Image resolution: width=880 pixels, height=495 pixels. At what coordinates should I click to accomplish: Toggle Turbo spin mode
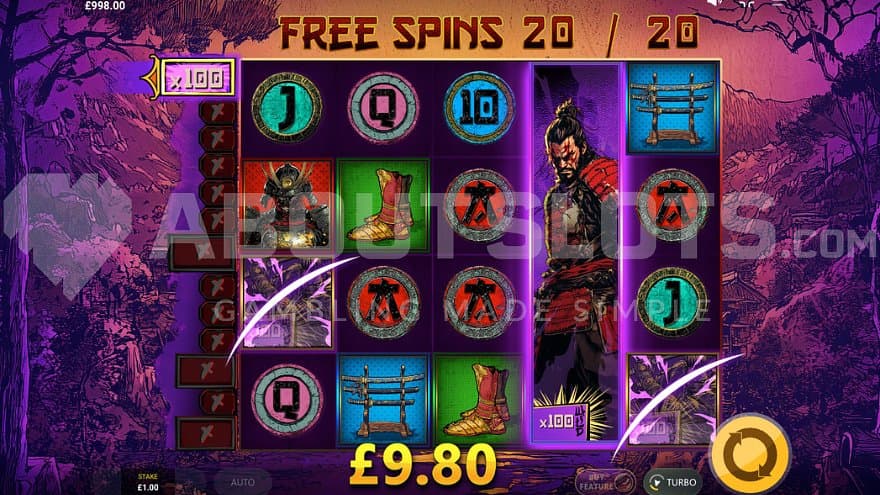pyautogui.click(x=672, y=482)
